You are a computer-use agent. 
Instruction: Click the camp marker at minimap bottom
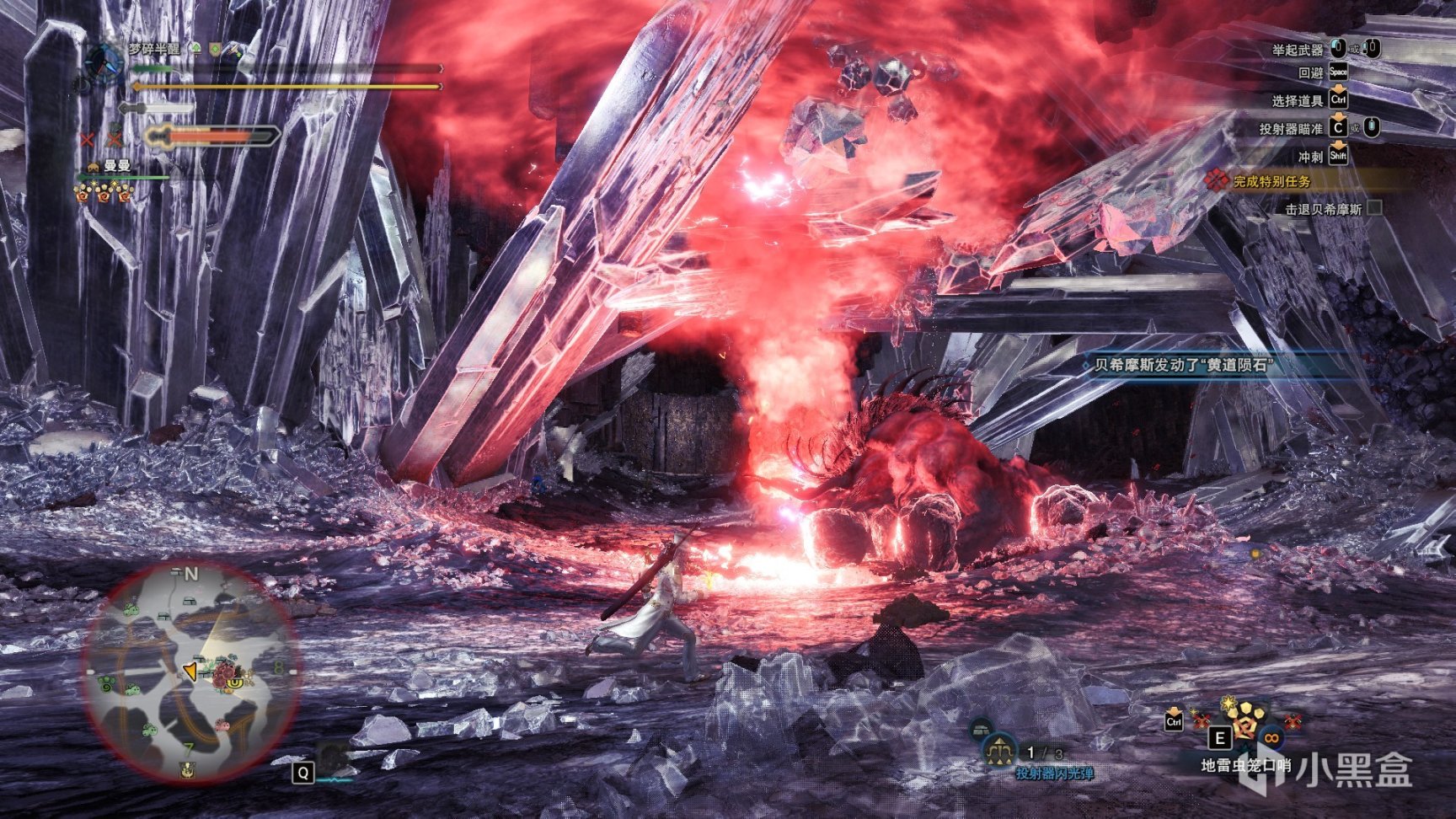[187, 768]
